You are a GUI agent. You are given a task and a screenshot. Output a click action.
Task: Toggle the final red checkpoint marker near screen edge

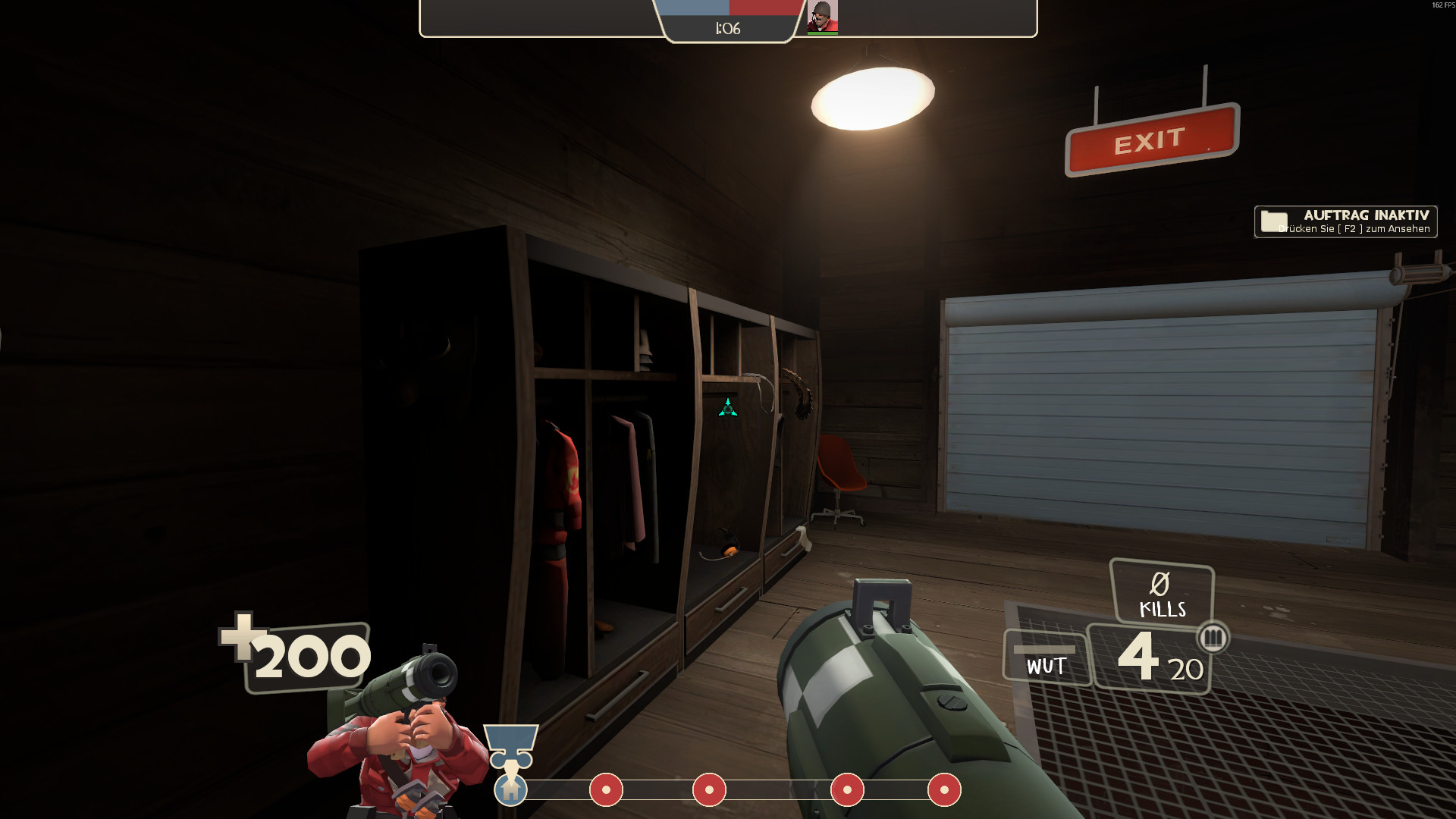(944, 791)
